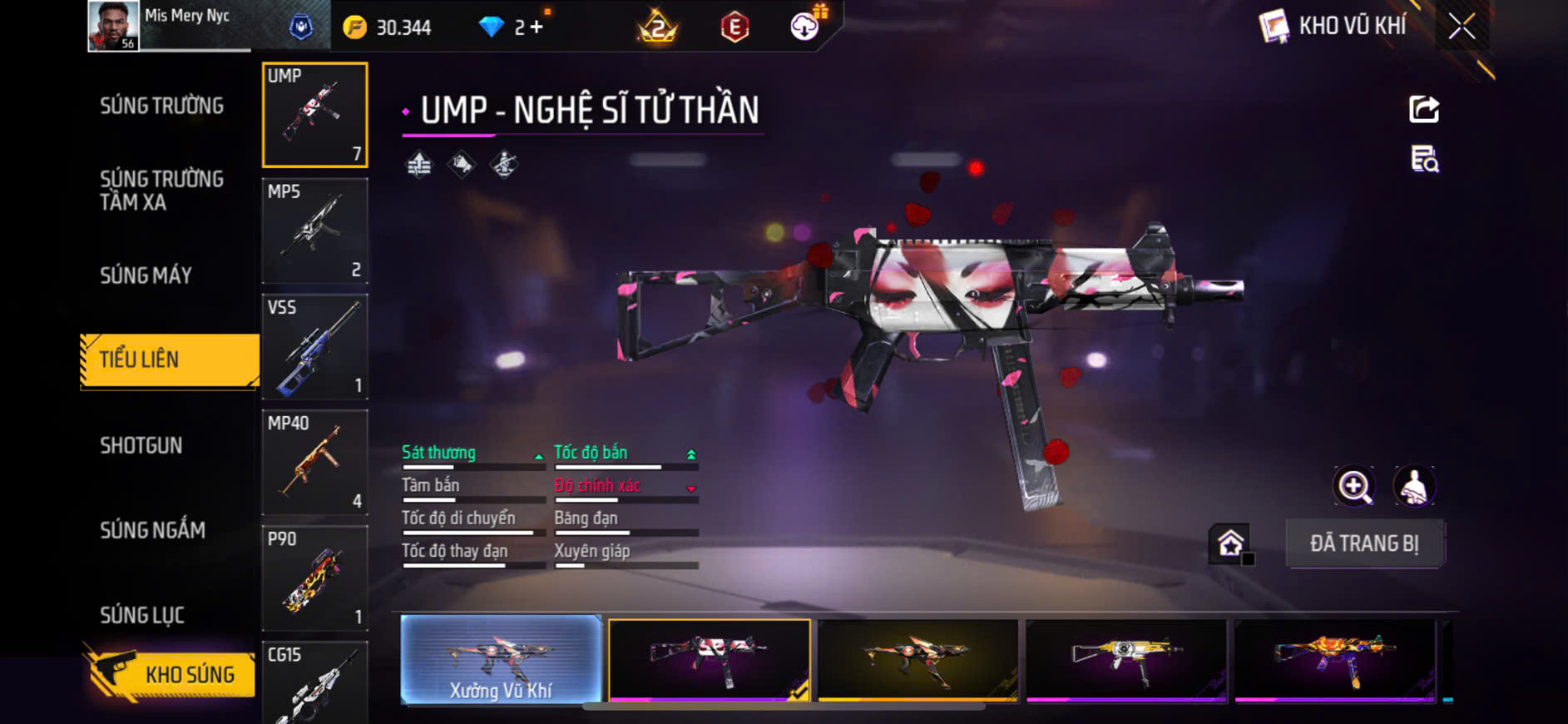Viewport: 1568px width, 724px height.
Task: Open the Mis Mery Nyc player profile
Action: (114, 27)
